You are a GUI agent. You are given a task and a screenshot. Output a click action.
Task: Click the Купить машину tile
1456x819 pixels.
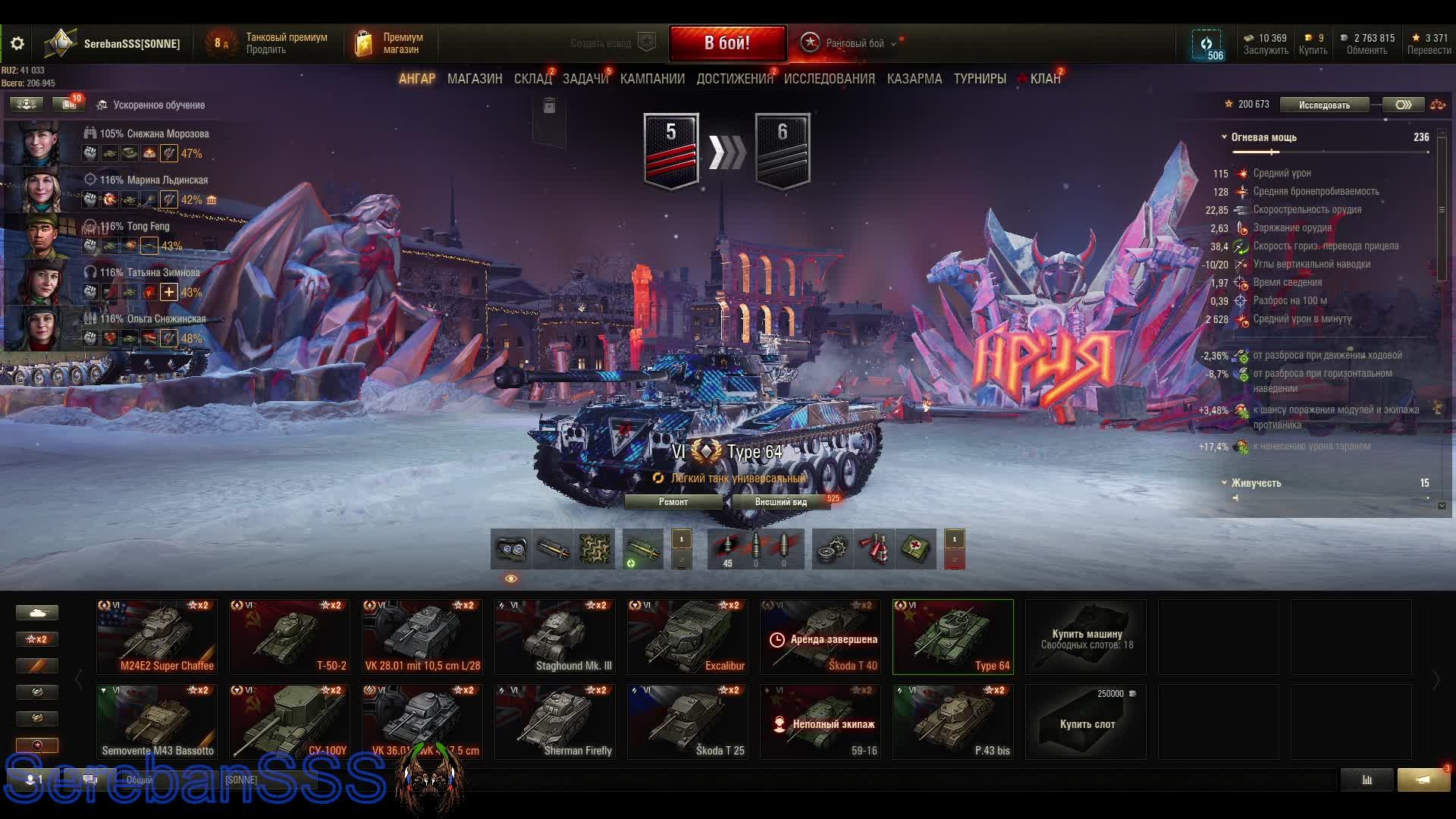(x=1086, y=637)
